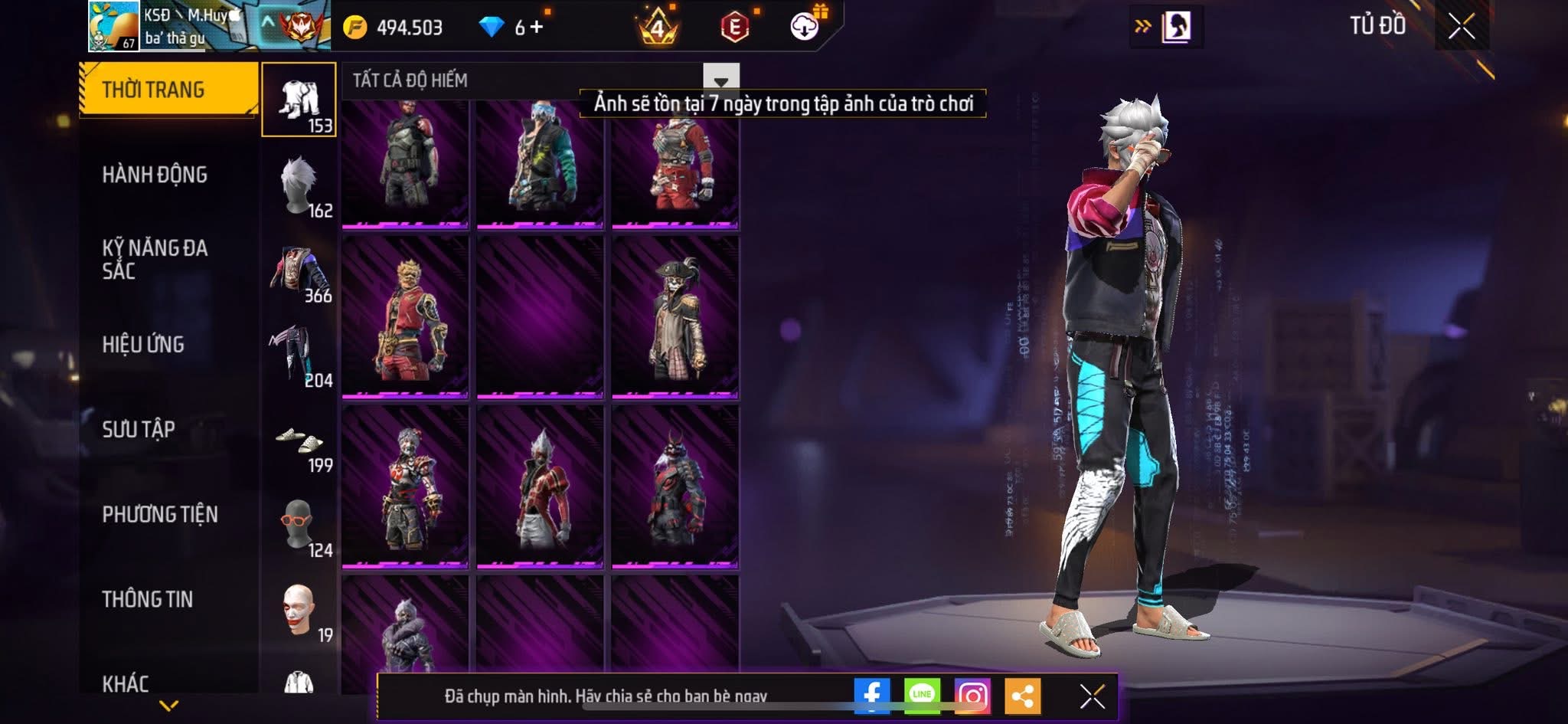Open the tops category showing 366
The width and height of the screenshot is (1568, 724).
[299, 272]
